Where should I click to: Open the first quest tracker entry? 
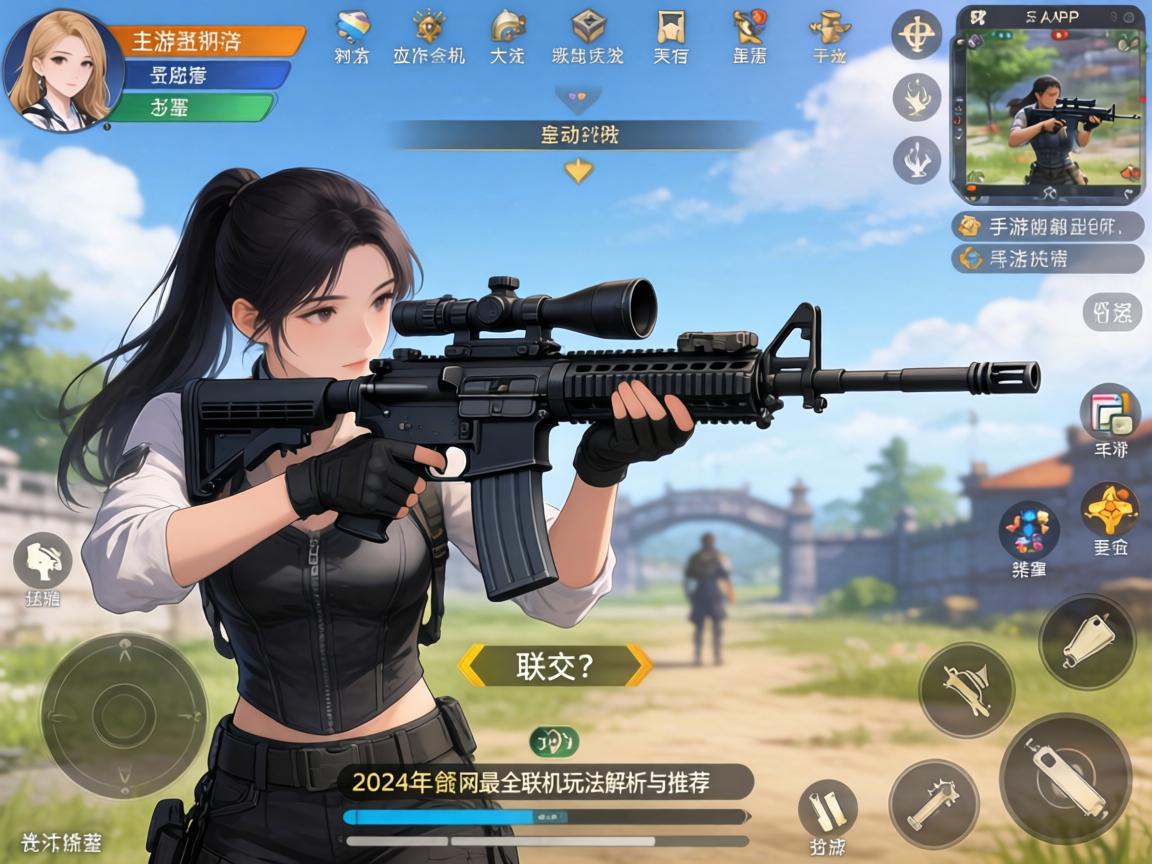point(1049,226)
